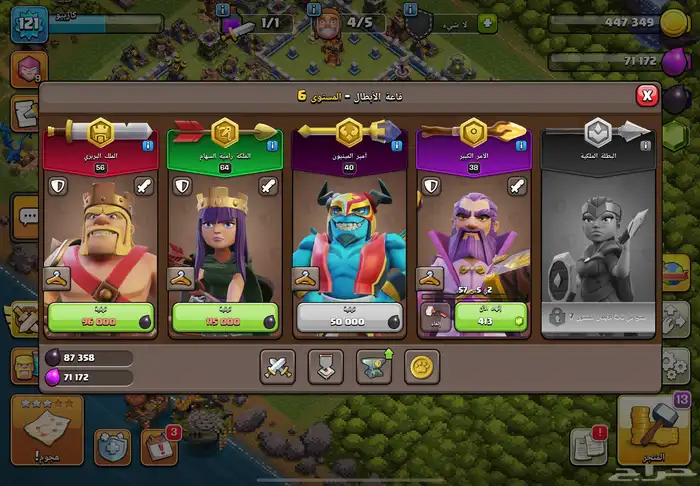
Task: Close the Hero Hall window
Action: tap(647, 95)
